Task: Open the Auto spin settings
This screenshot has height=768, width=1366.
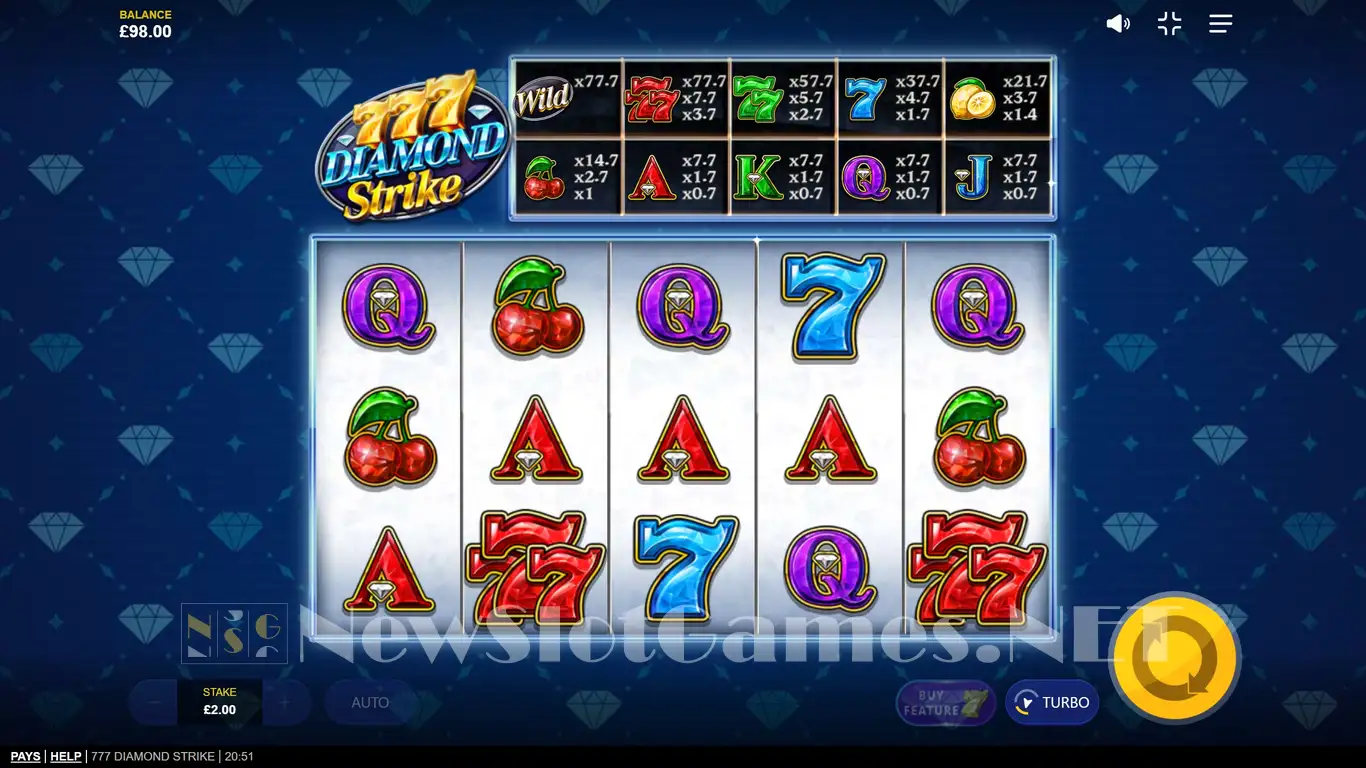Action: [370, 702]
